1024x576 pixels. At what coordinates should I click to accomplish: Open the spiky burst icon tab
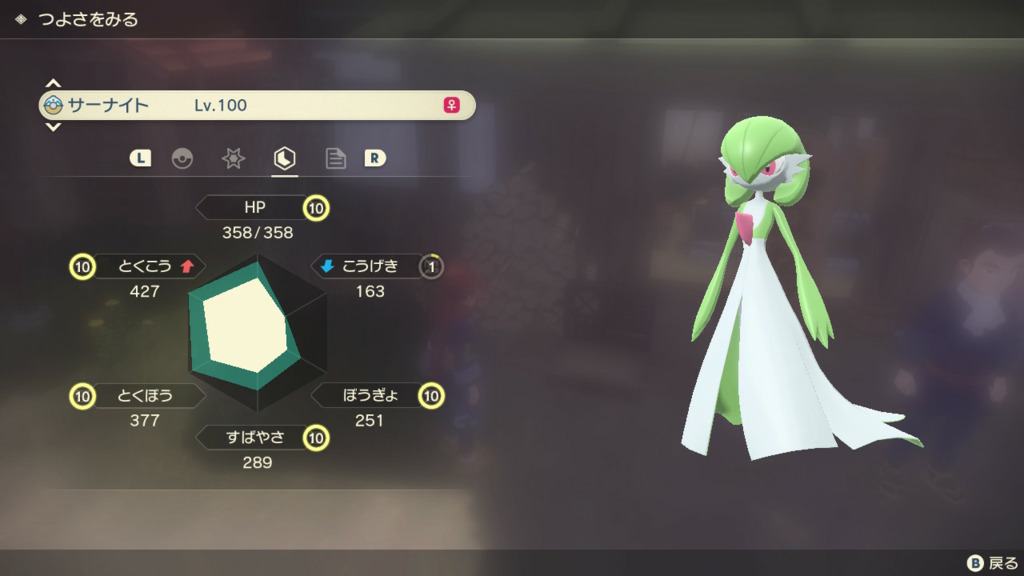[x=233, y=158]
